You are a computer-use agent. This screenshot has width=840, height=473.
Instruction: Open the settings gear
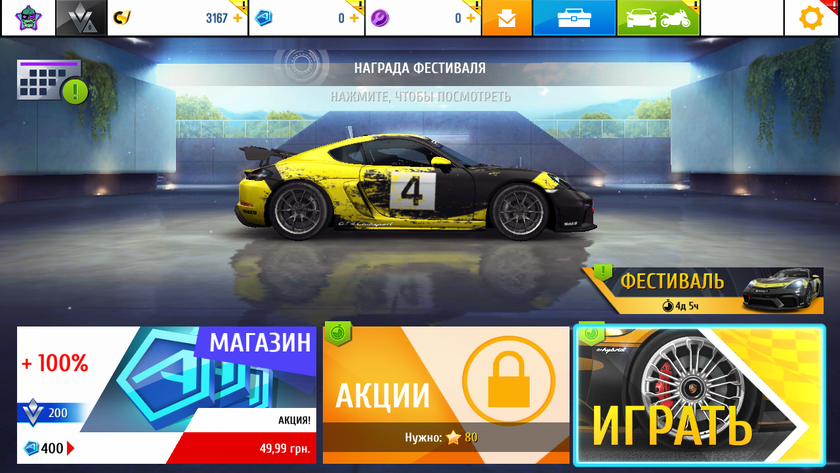click(x=812, y=18)
